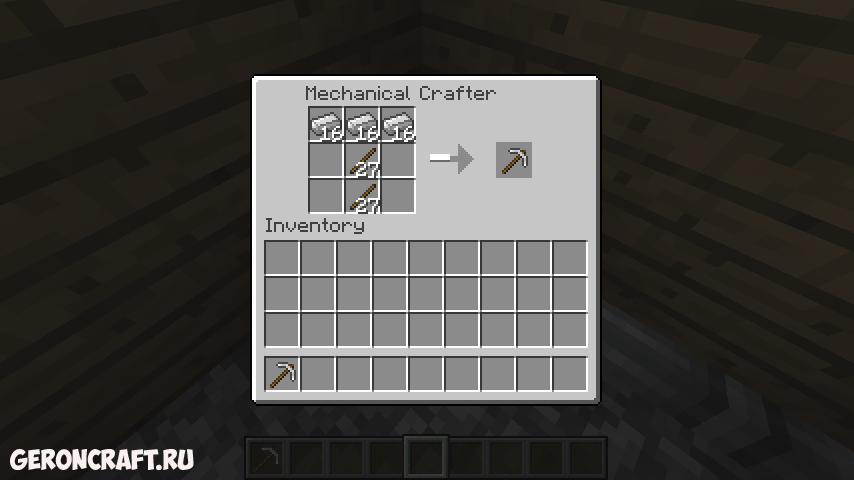Image resolution: width=854 pixels, height=480 pixels.
Task: Take the iron pickaxe from the output slot
Action: pos(514,160)
